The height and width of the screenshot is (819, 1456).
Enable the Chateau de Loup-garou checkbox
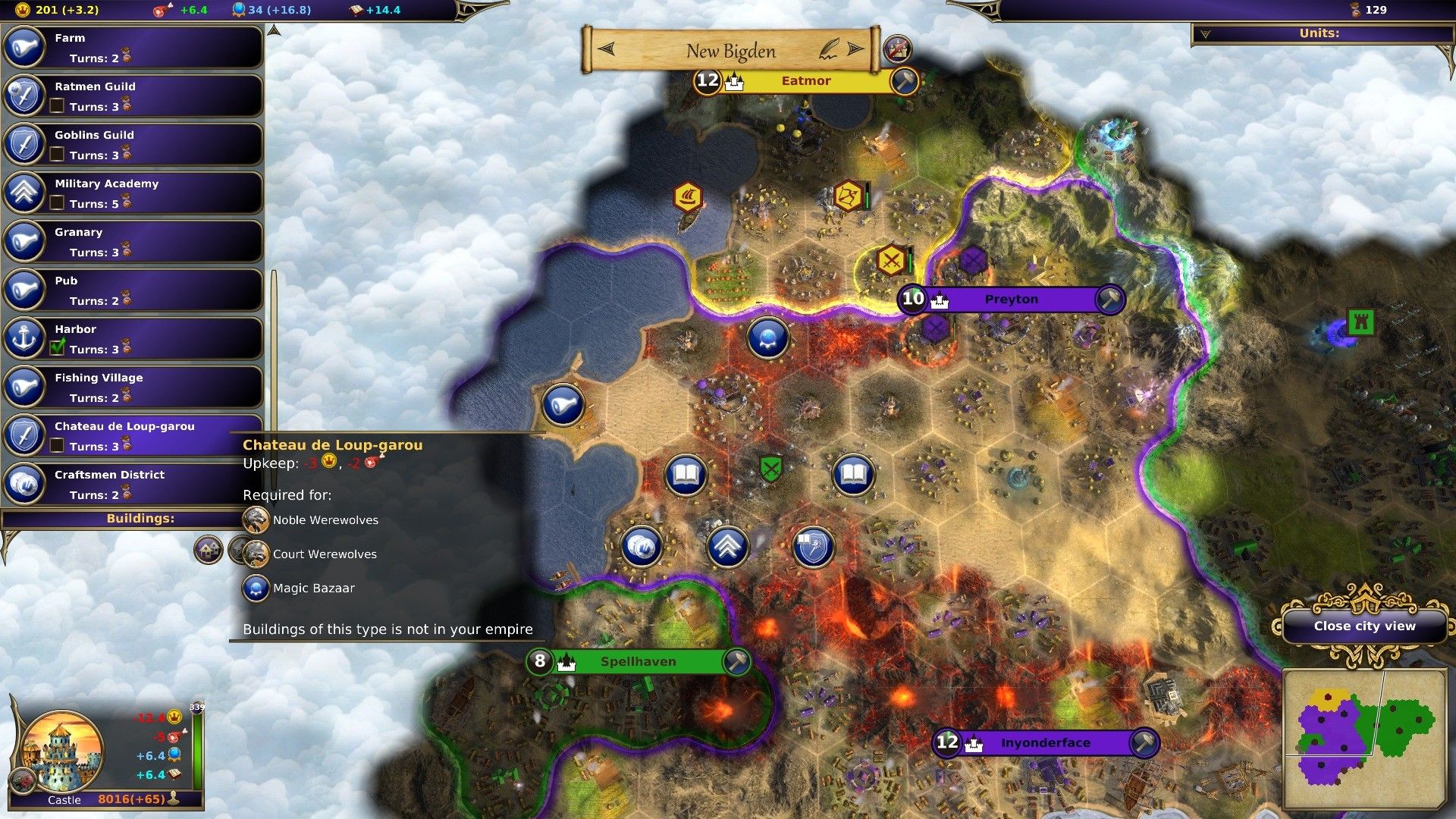click(x=57, y=446)
